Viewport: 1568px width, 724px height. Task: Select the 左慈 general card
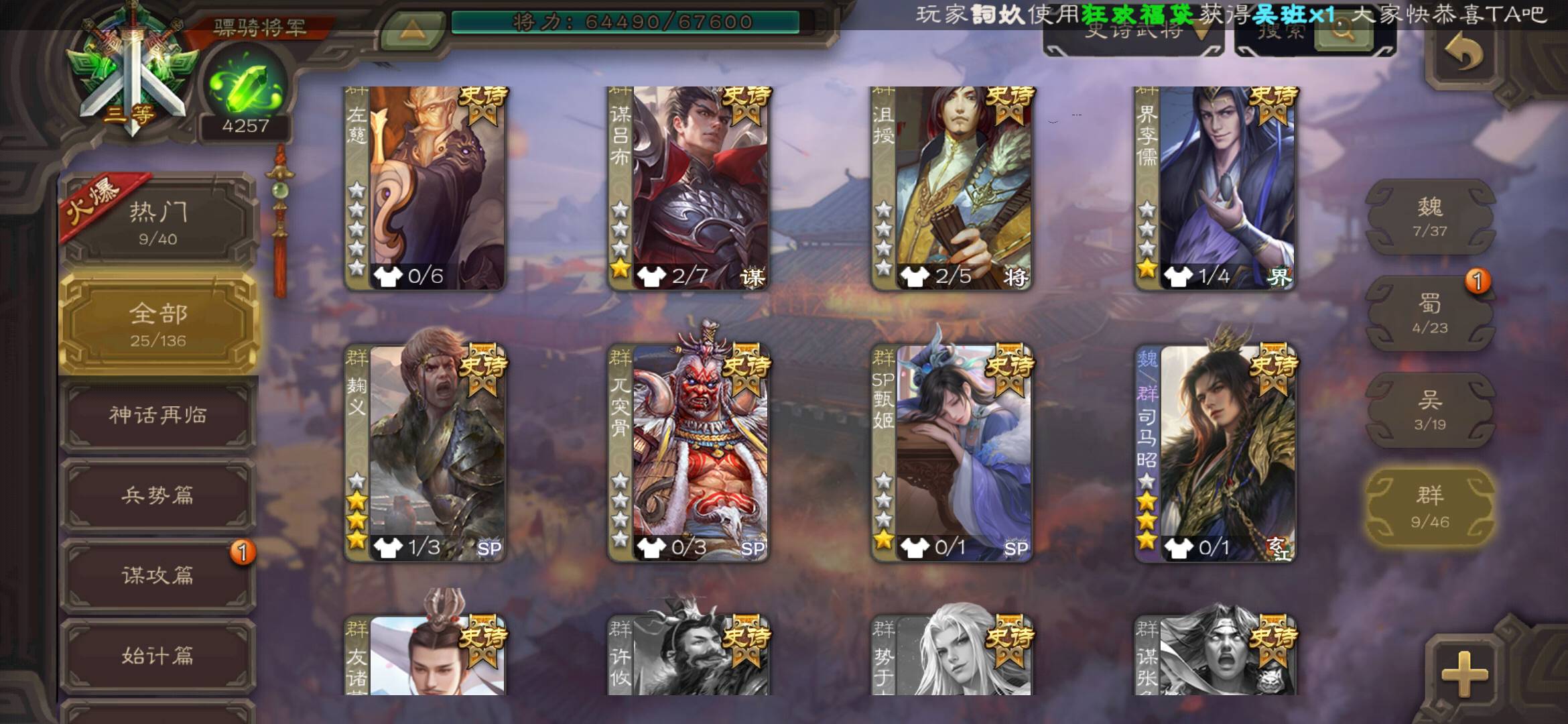[425, 188]
